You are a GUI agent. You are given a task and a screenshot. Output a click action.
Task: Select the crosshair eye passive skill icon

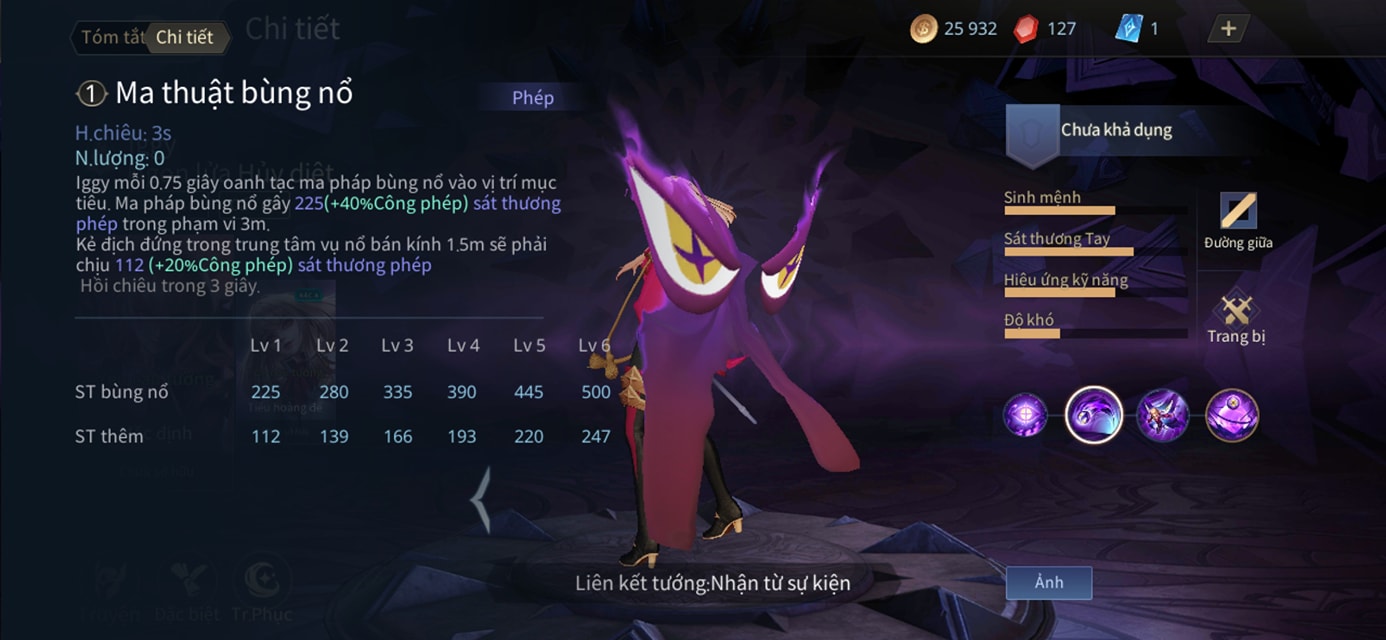(1025, 415)
